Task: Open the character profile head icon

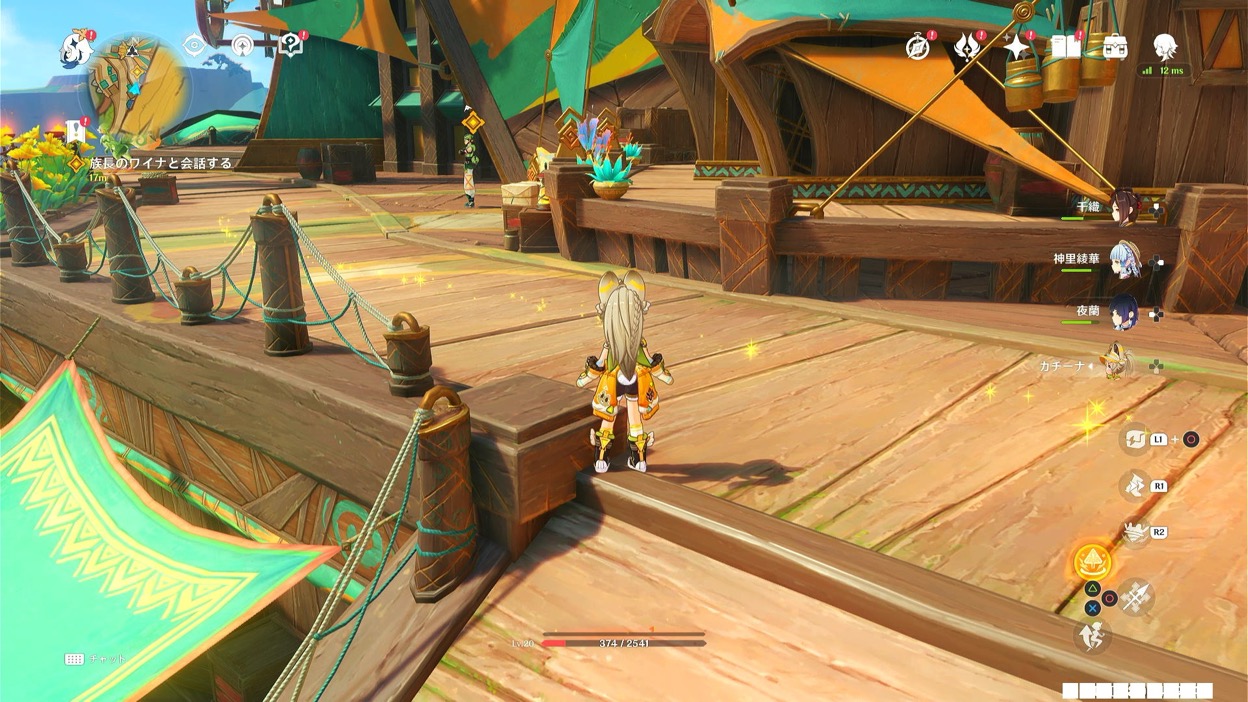Action: pos(1164,45)
